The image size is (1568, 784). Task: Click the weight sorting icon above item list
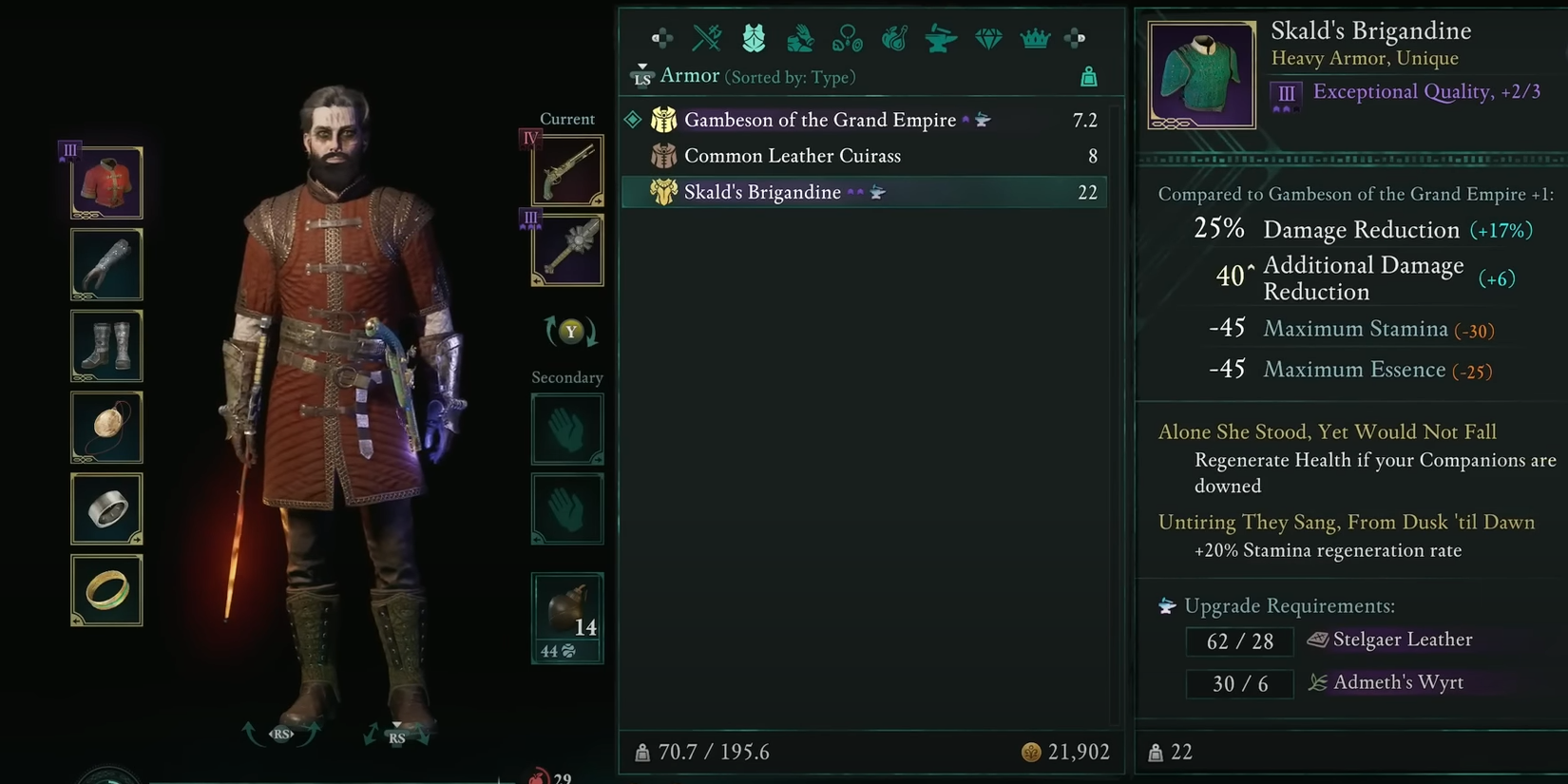pyautogui.click(x=1089, y=76)
